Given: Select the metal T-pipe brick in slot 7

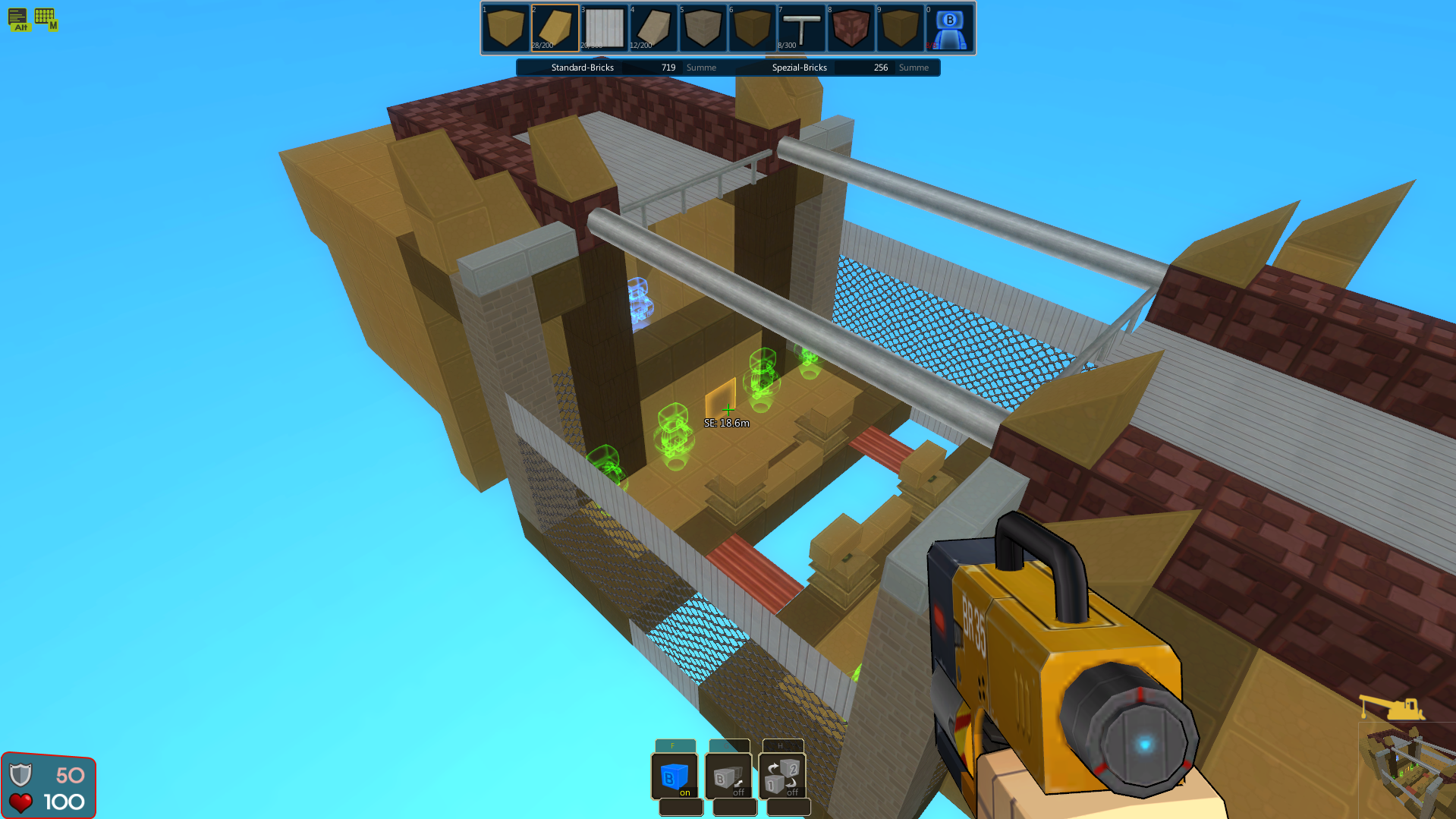Looking at the screenshot, I should 801,28.
